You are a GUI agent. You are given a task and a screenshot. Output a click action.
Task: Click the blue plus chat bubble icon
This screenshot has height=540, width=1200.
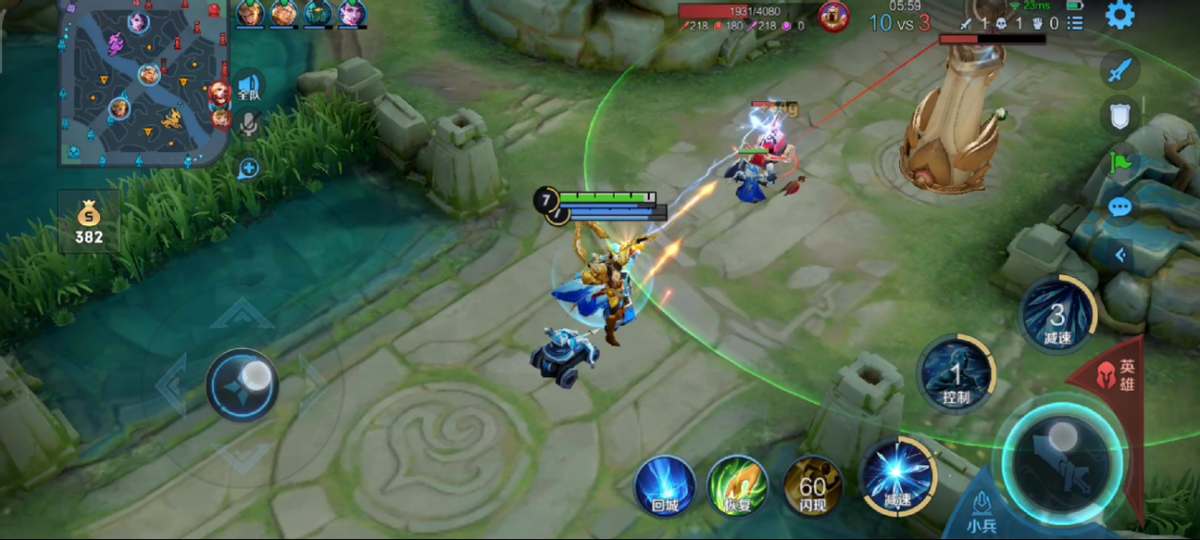(x=248, y=167)
